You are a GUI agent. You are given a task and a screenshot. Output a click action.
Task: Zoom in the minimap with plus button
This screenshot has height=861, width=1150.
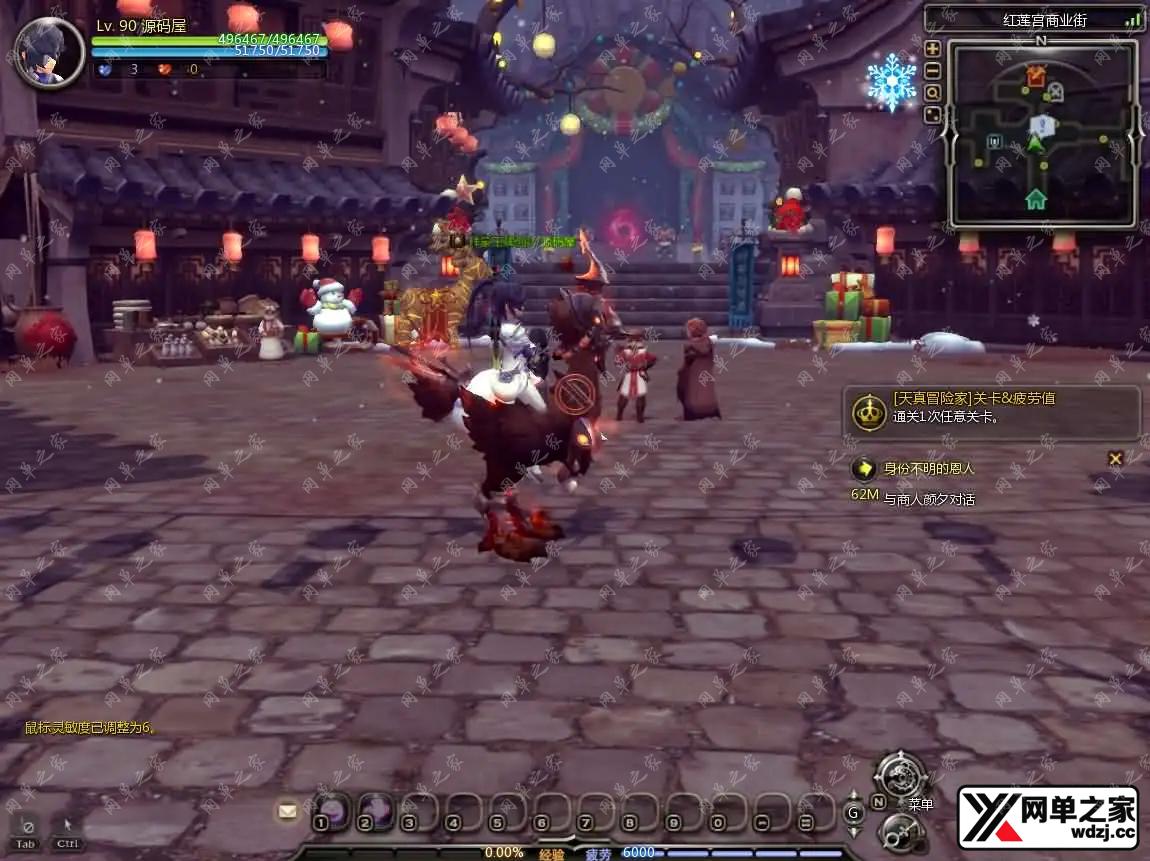[x=933, y=49]
